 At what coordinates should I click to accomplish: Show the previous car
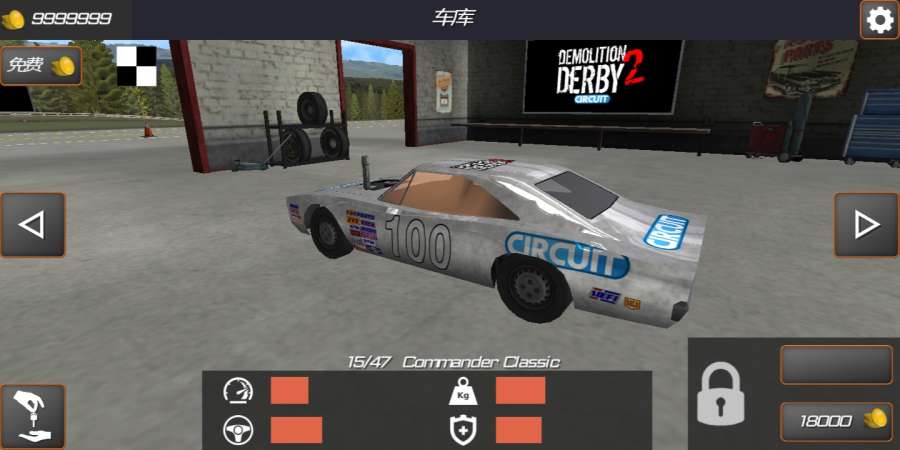click(x=33, y=225)
